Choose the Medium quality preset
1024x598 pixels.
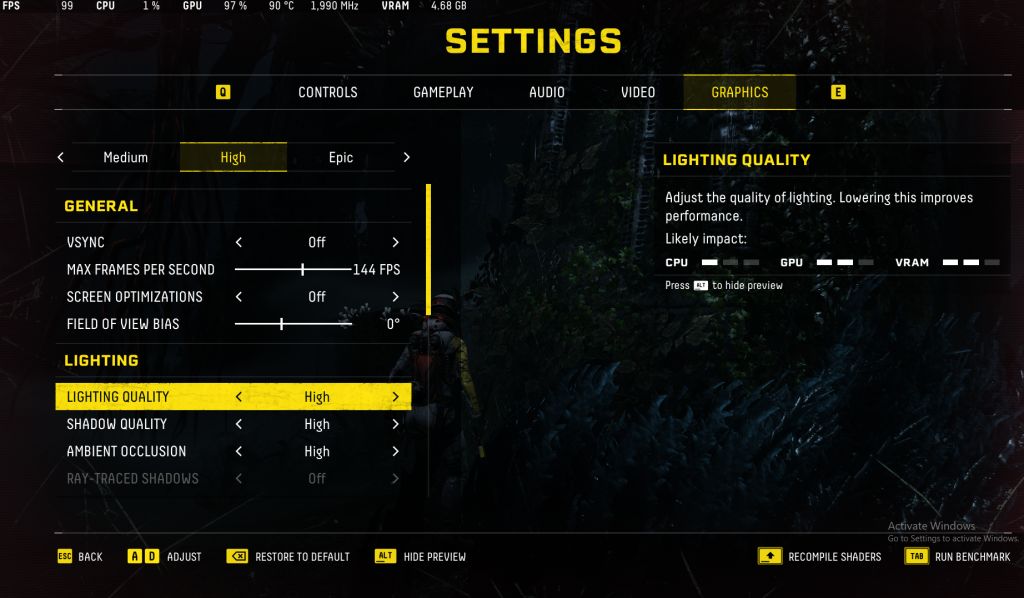point(126,157)
